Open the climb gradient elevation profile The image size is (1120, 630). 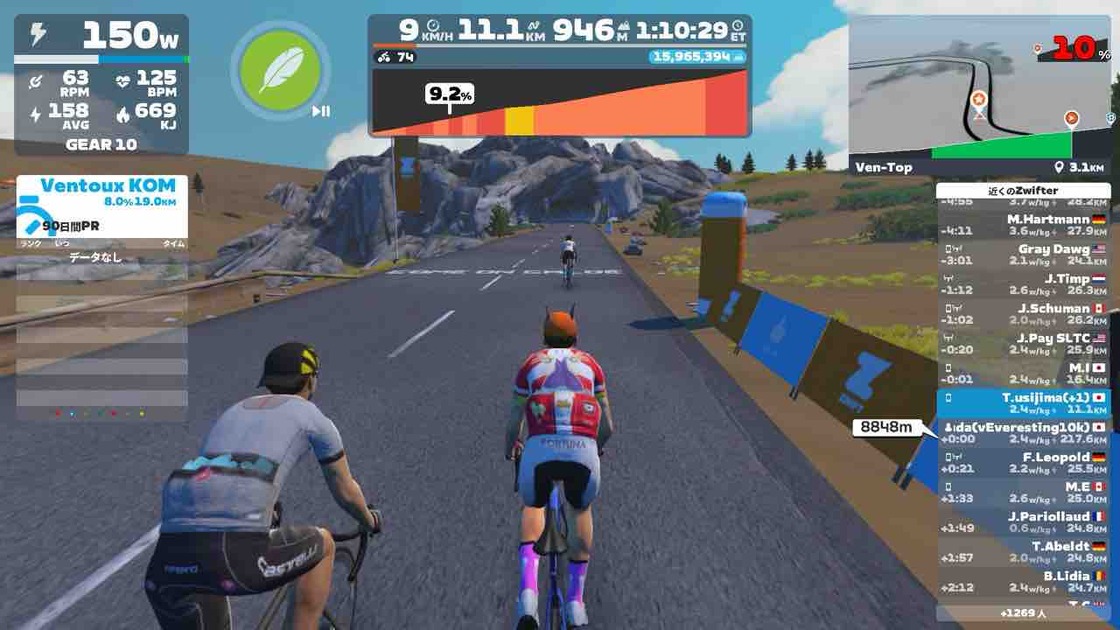tap(559, 103)
